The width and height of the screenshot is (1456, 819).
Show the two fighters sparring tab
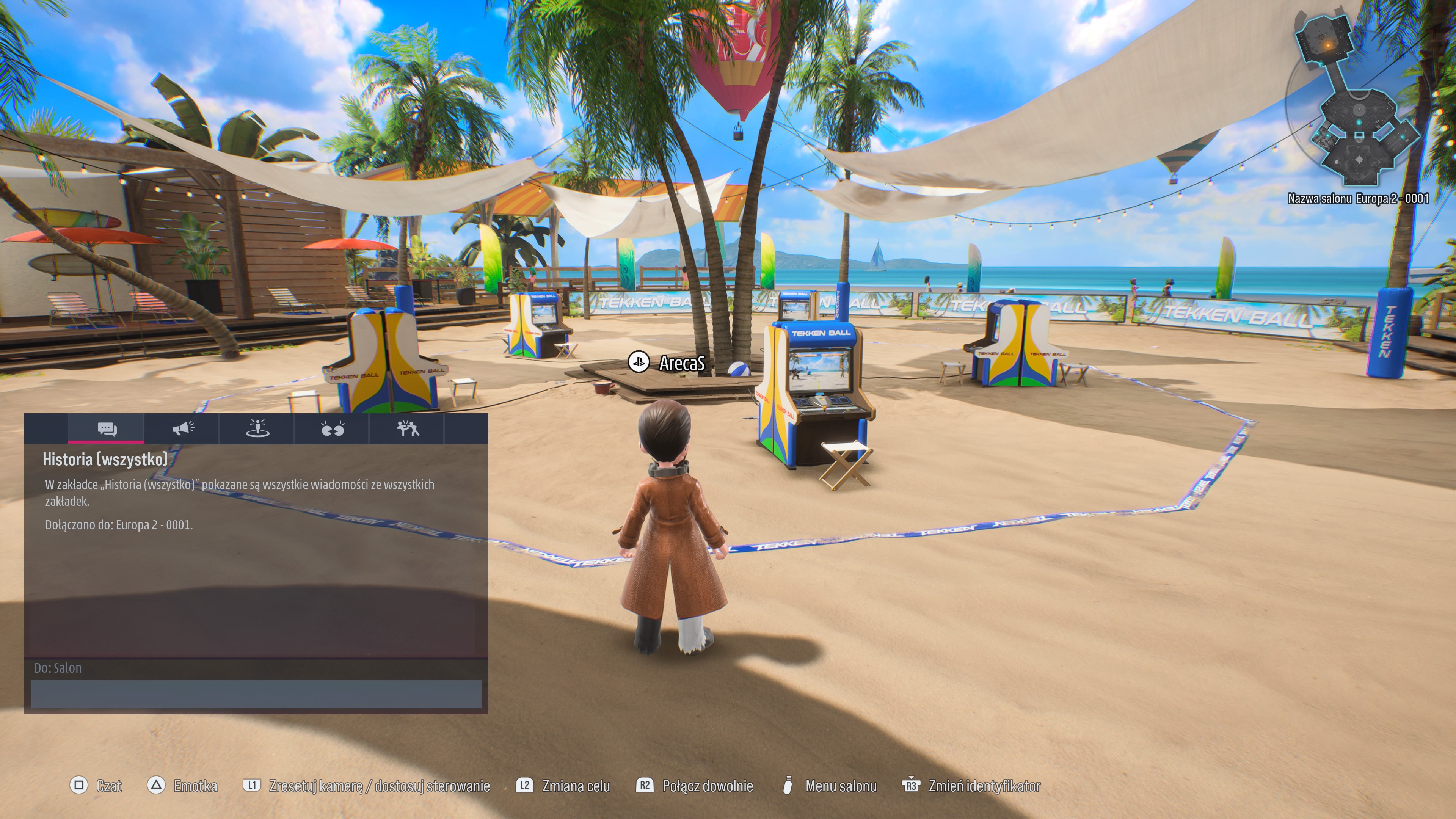pos(407,429)
